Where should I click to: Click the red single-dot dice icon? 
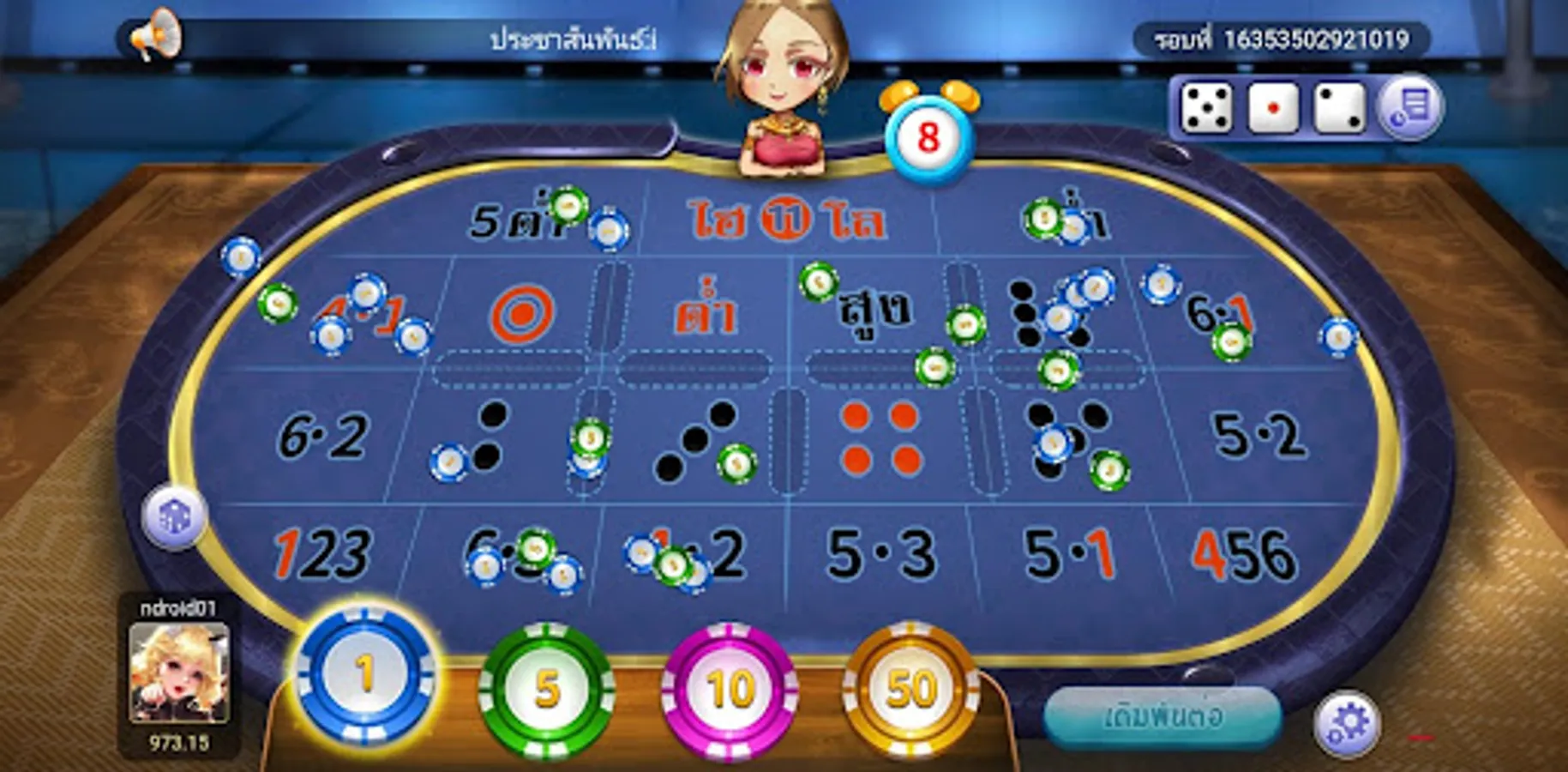point(1273,110)
